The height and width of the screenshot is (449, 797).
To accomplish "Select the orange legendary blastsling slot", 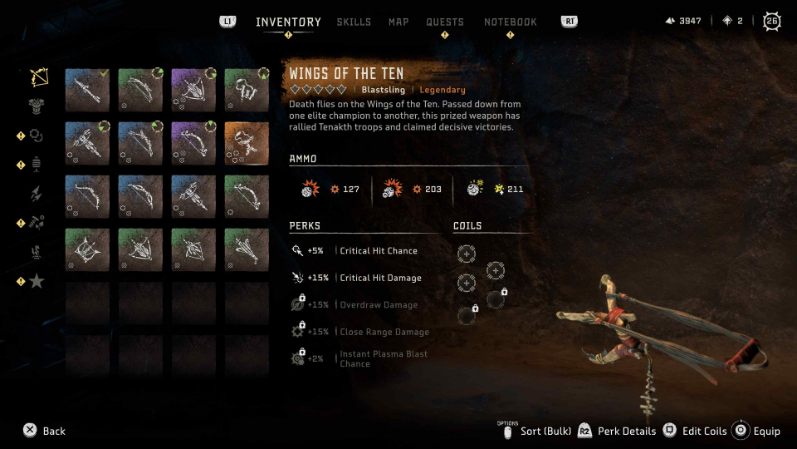I will click(x=246, y=142).
